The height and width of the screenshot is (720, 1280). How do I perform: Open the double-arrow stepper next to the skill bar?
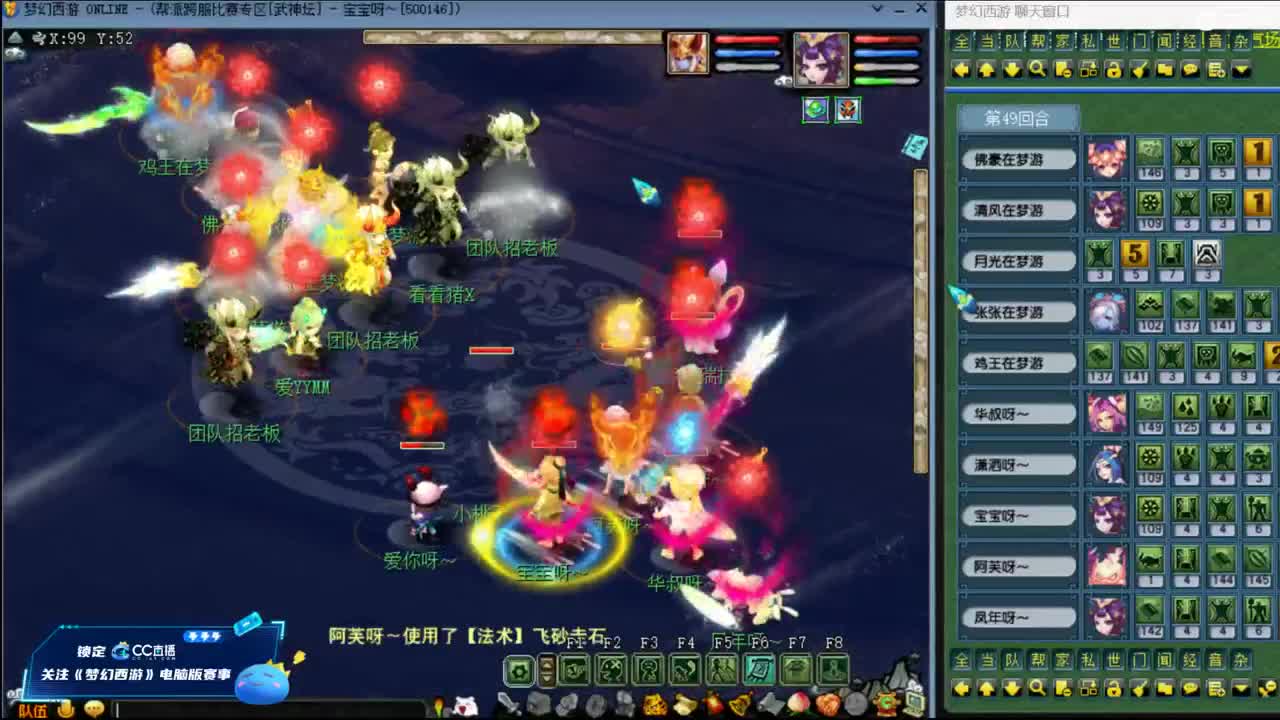pyautogui.click(x=547, y=669)
